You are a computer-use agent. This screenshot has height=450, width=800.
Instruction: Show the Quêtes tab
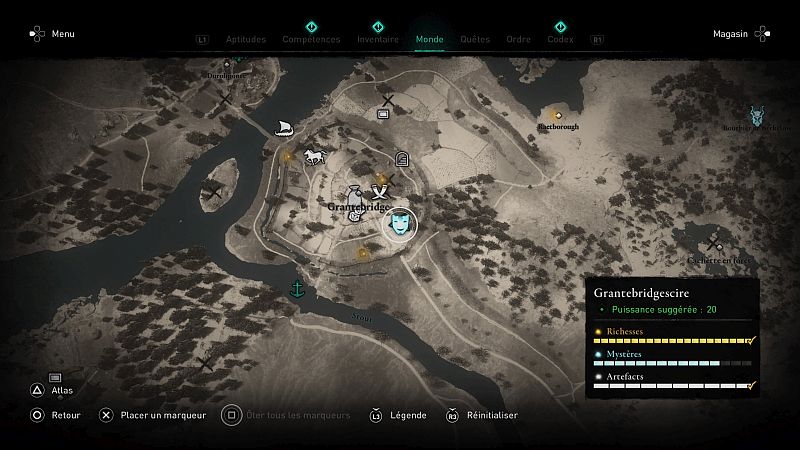tap(475, 40)
